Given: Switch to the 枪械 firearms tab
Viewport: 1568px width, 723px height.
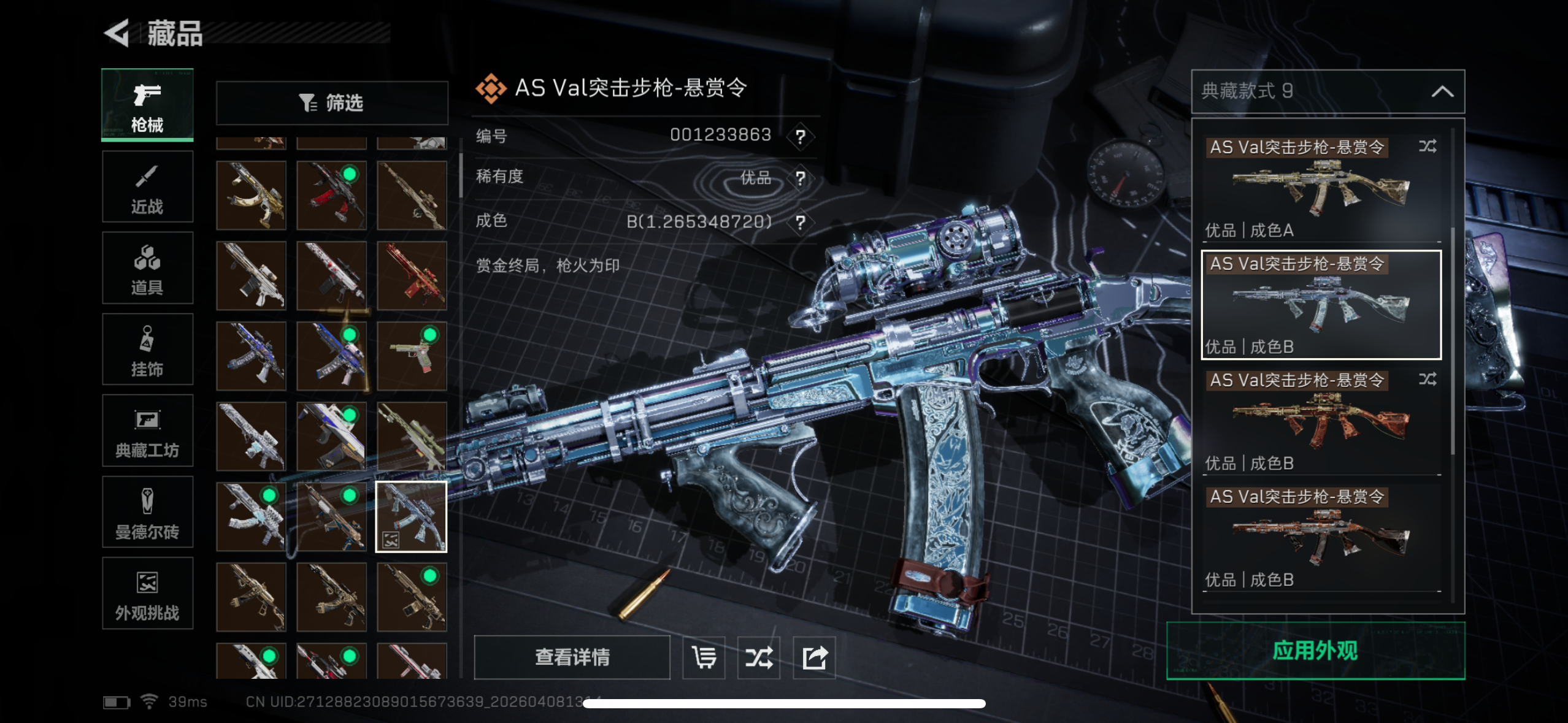Looking at the screenshot, I should [147, 105].
